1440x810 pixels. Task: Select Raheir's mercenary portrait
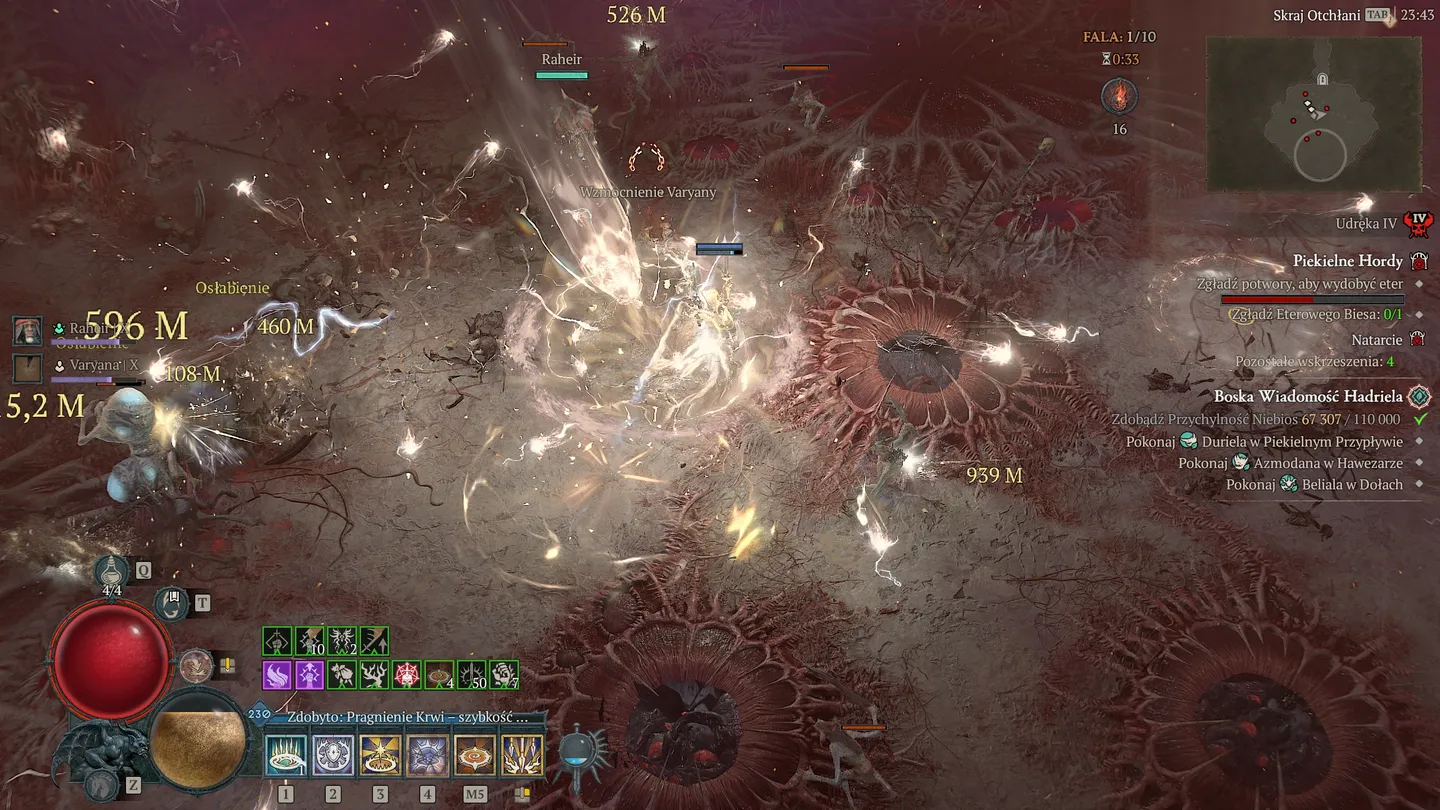(27, 330)
